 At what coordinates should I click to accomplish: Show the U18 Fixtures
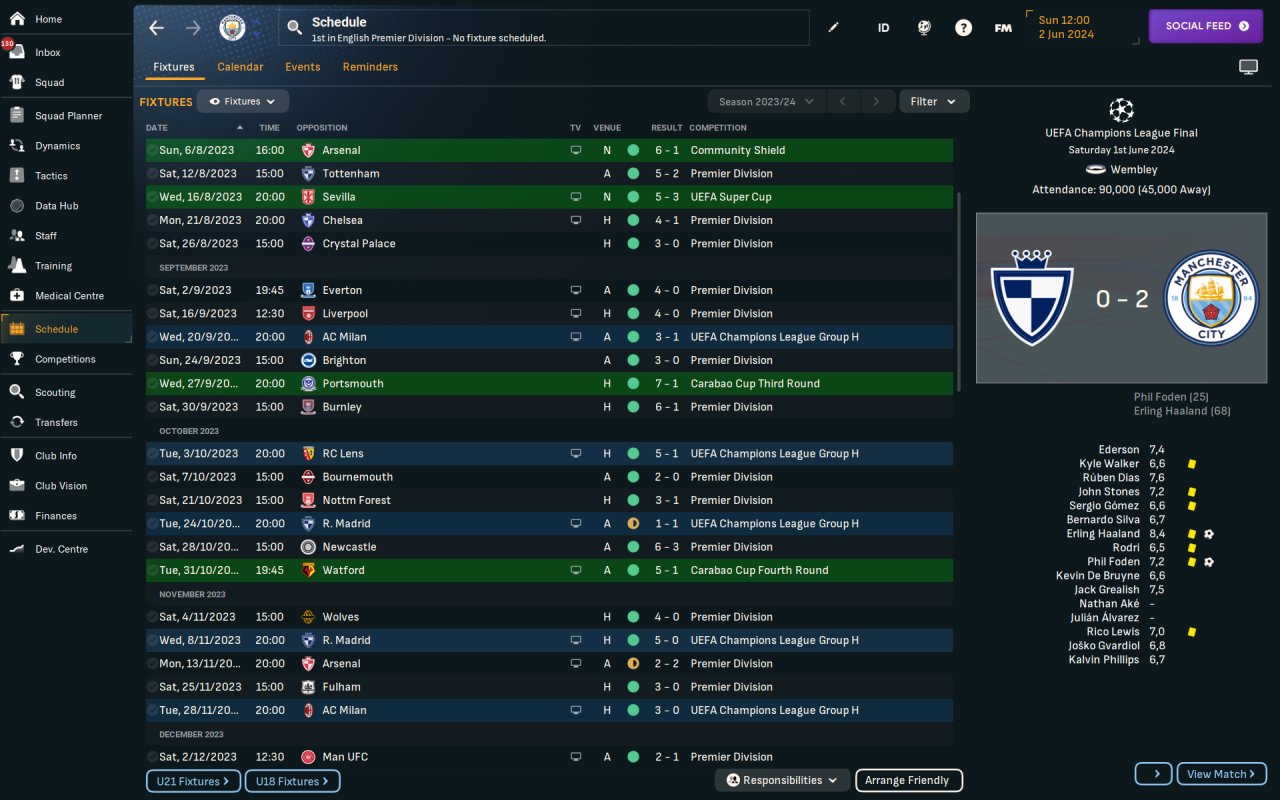coord(292,781)
